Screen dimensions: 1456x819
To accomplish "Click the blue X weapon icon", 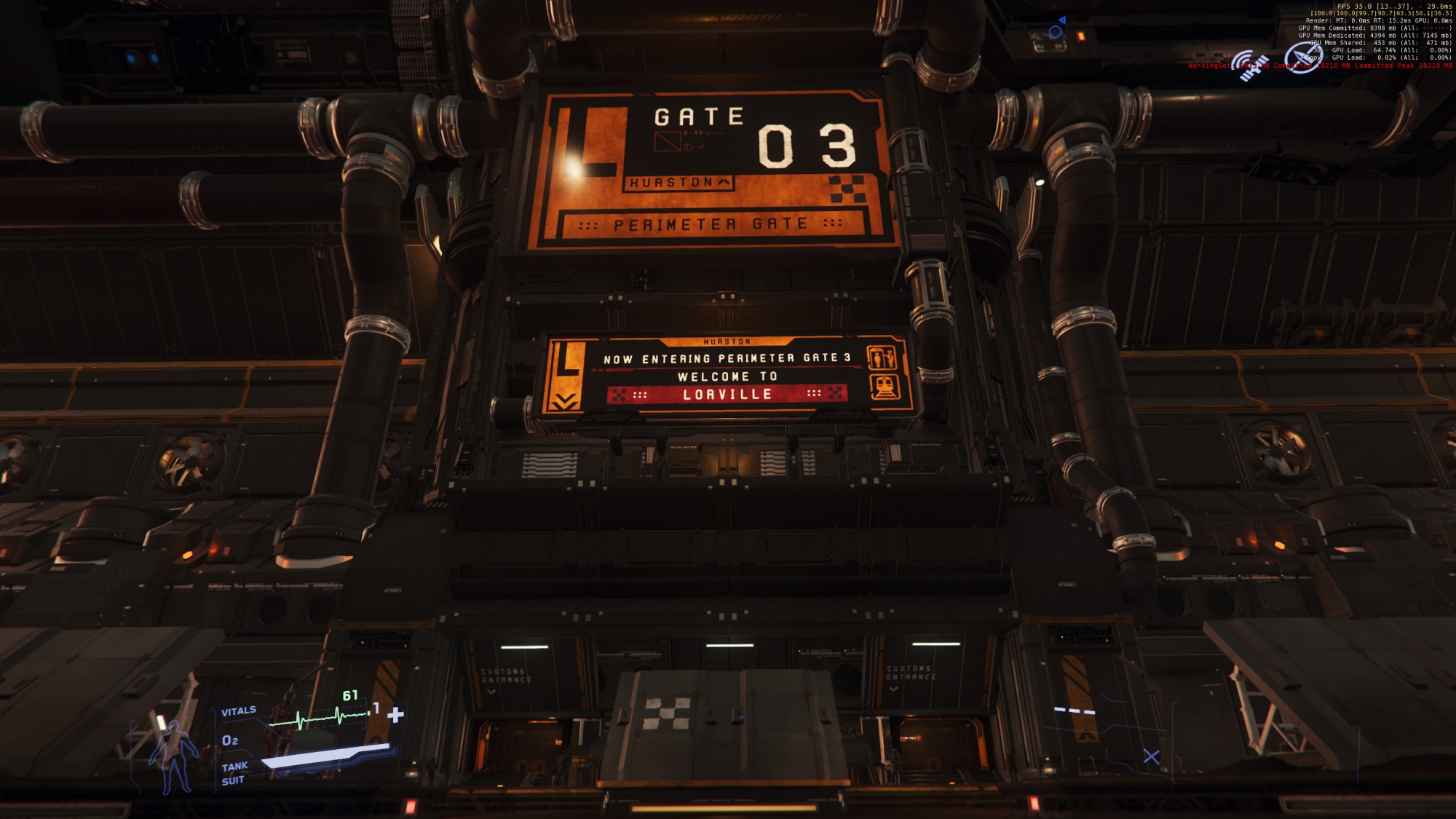I will (x=1151, y=756).
